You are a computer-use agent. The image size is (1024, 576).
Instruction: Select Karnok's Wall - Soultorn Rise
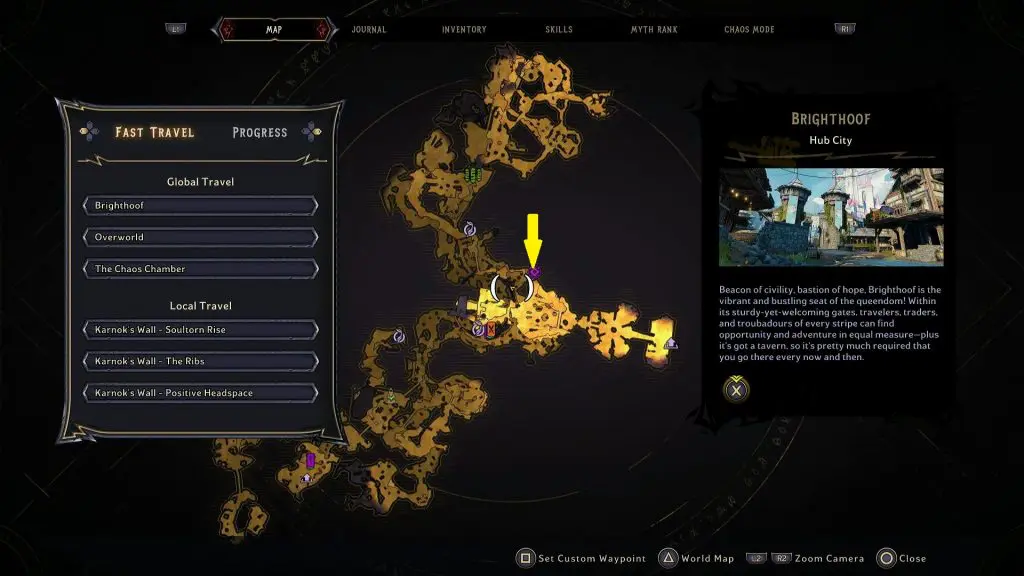pyautogui.click(x=201, y=330)
